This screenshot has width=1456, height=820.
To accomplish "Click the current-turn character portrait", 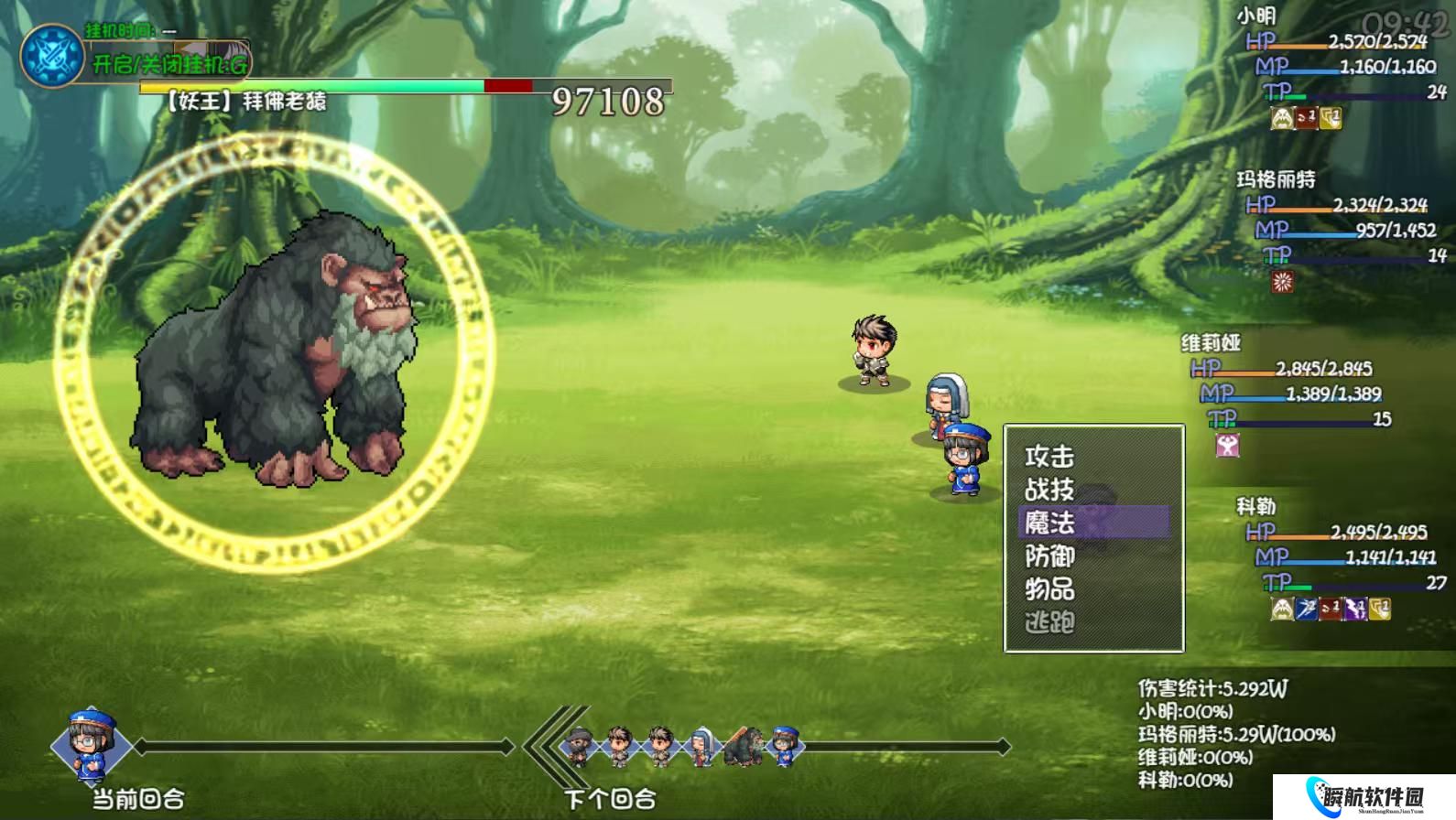I will 90,745.
